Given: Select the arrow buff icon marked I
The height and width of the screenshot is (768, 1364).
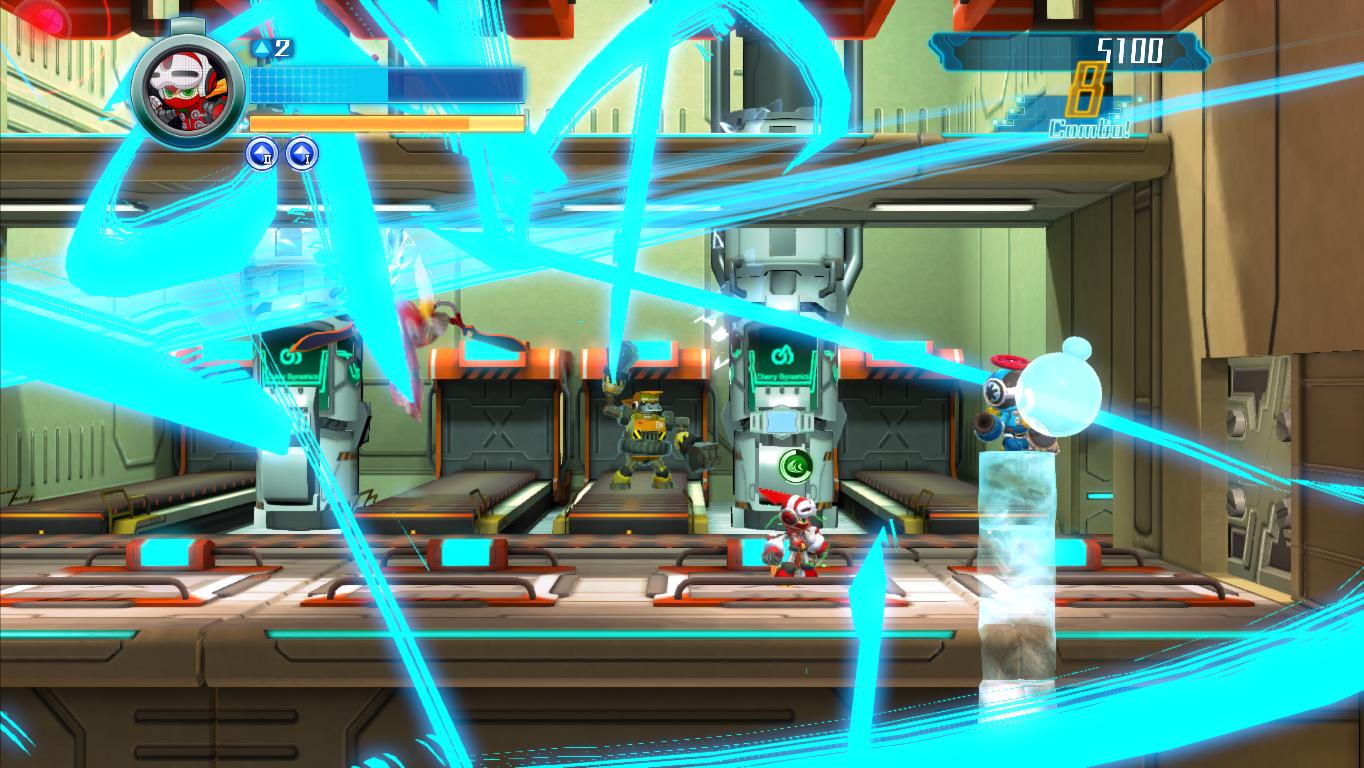Looking at the screenshot, I should [301, 152].
